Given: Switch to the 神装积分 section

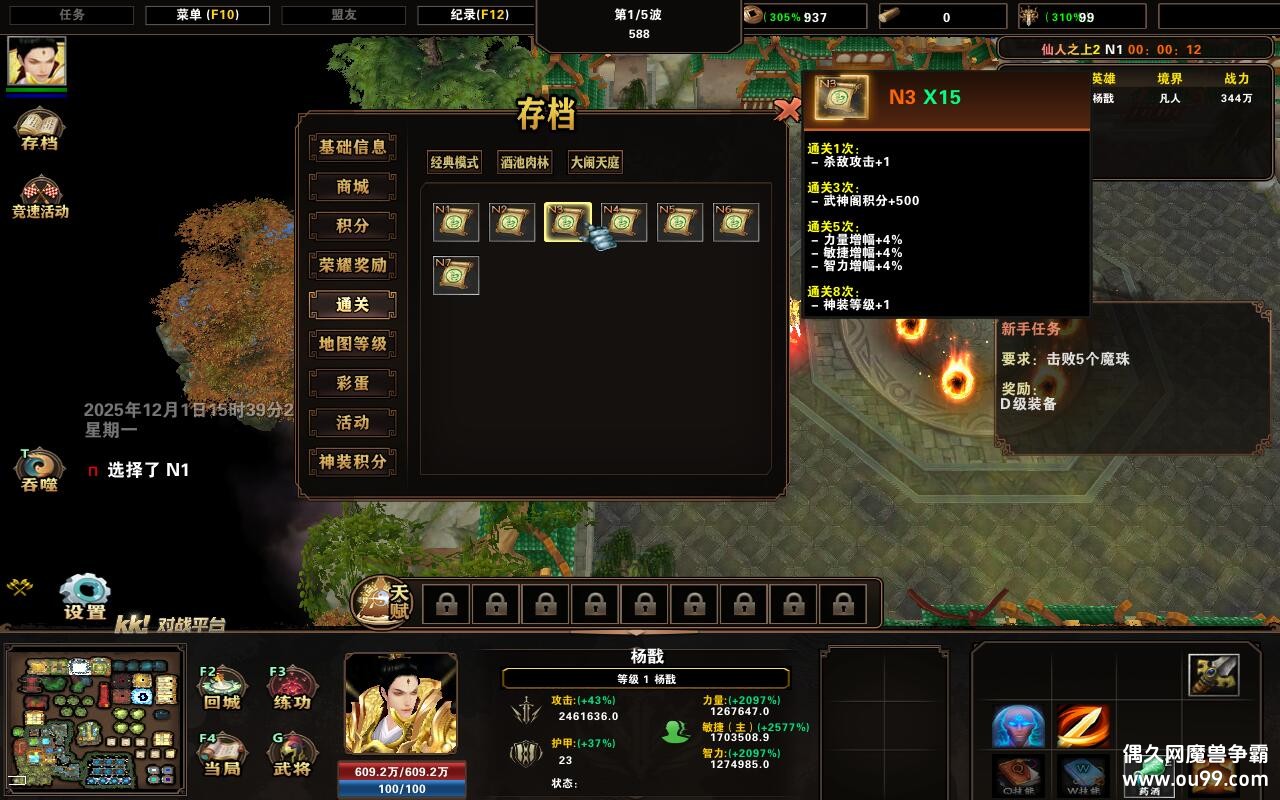Looking at the screenshot, I should pos(352,462).
